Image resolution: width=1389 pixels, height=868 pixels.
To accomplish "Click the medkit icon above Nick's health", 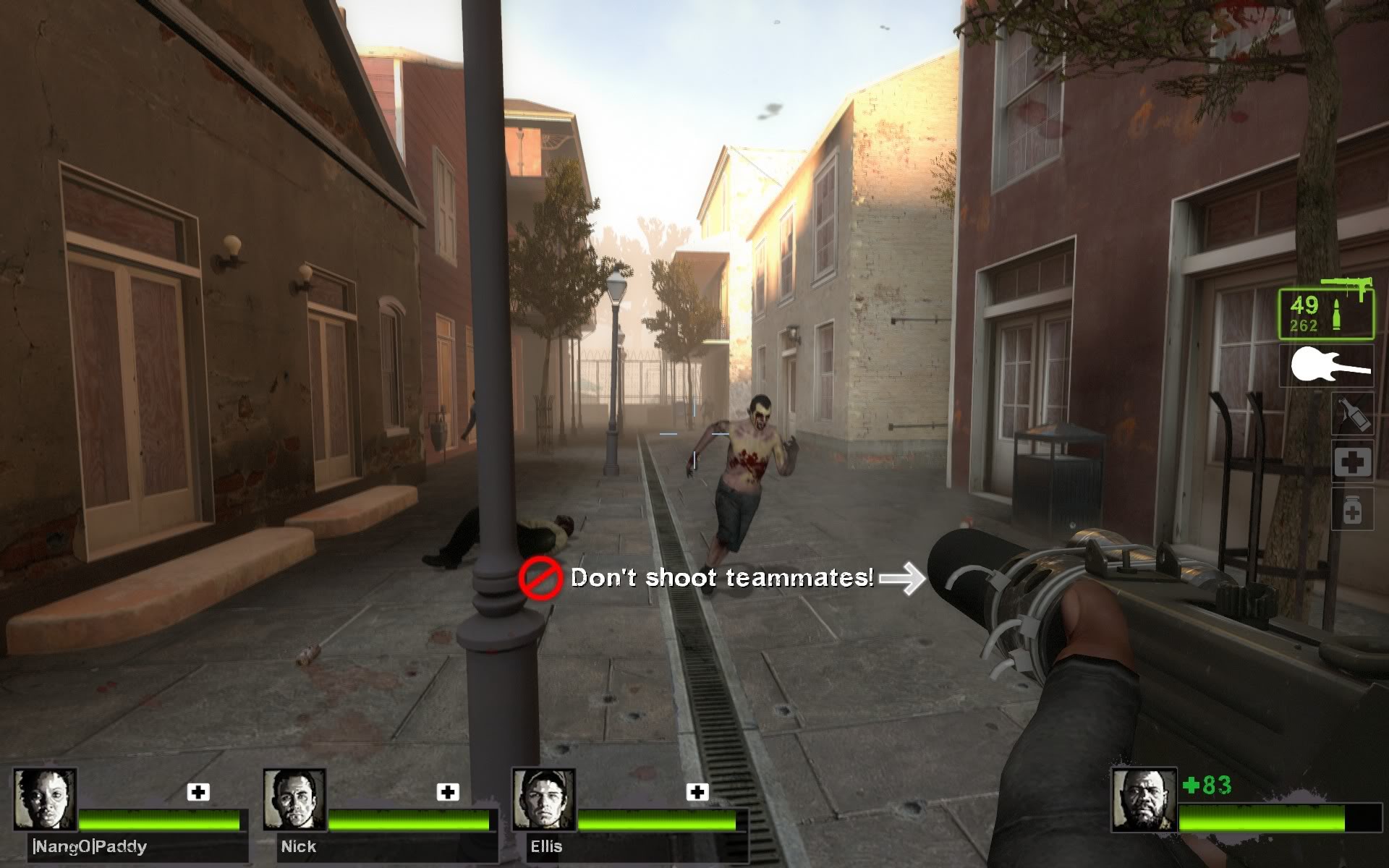I will point(448,792).
